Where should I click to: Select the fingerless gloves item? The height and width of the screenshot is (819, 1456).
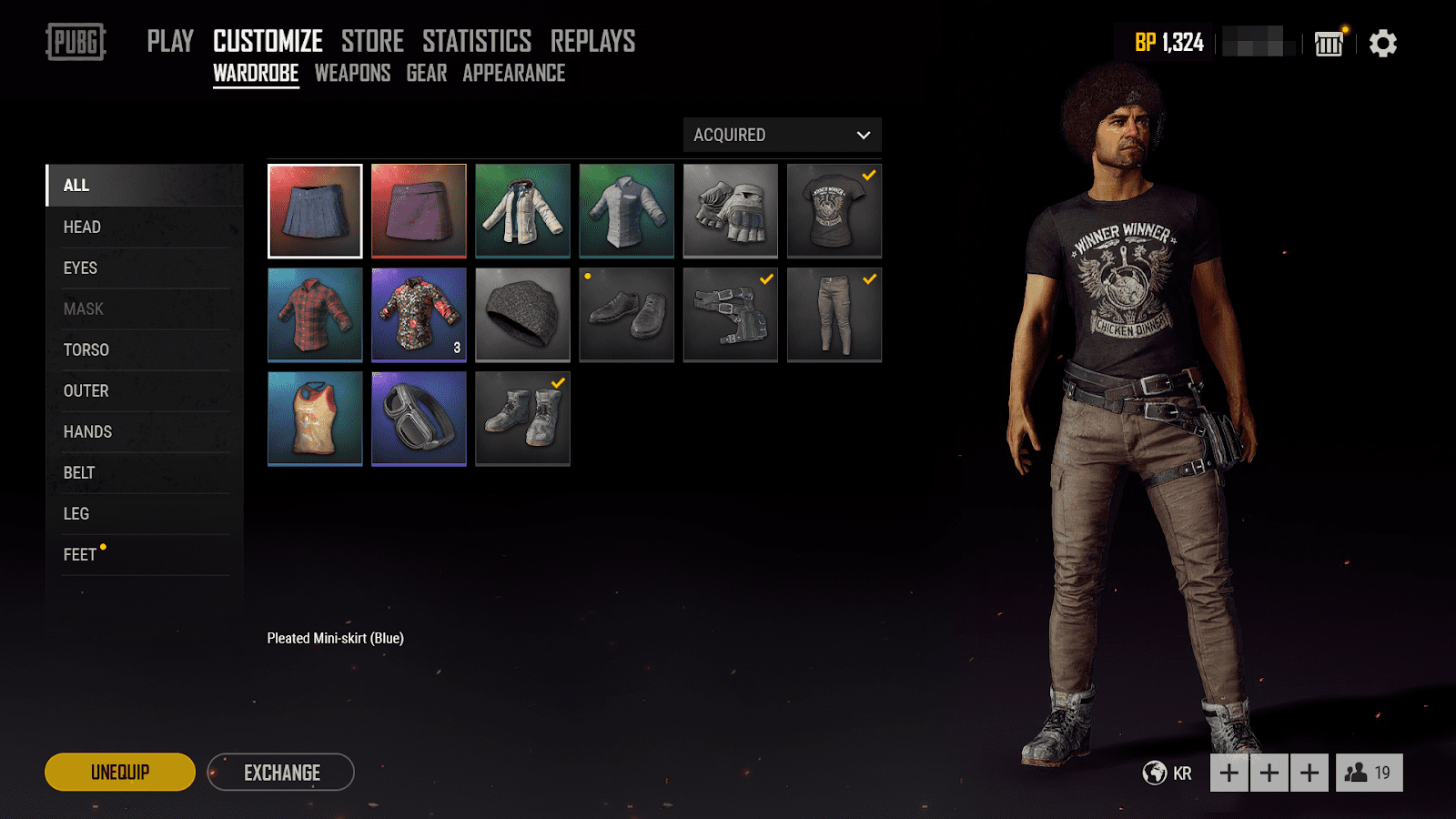pyautogui.click(x=730, y=211)
